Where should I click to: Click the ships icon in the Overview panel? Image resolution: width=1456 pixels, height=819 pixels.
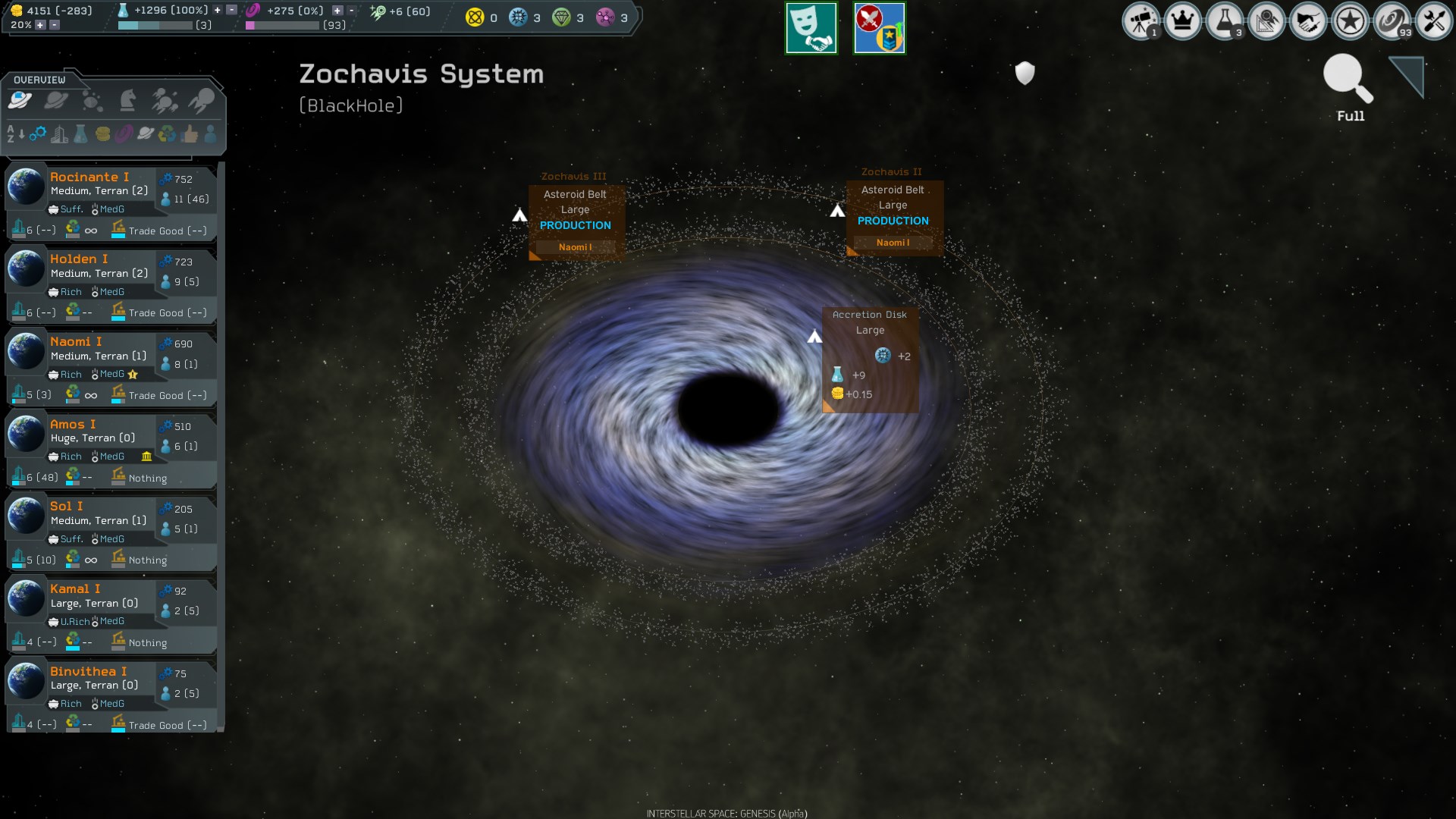[x=199, y=100]
